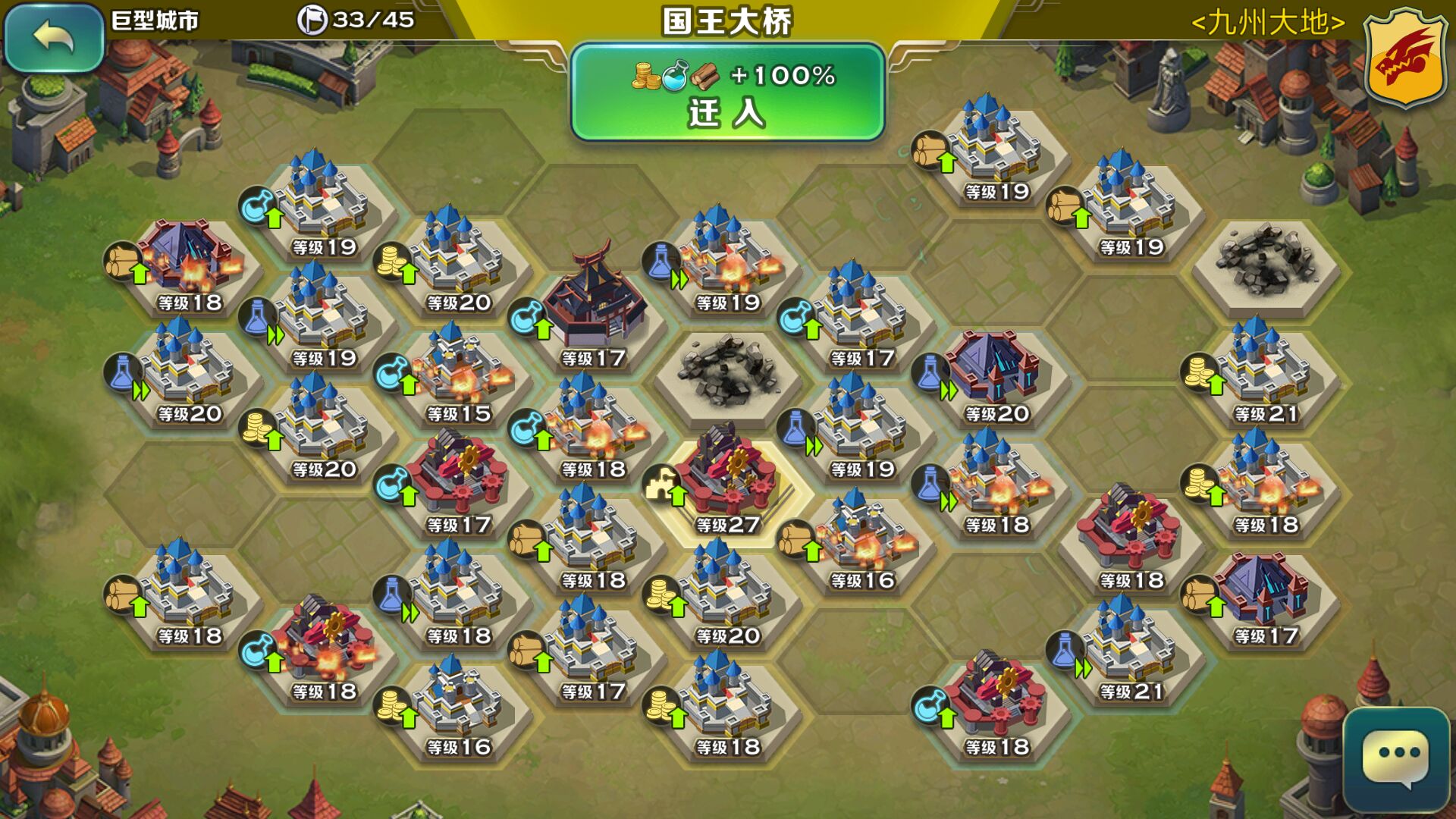Tap the green 迁入 move-in button
This screenshot has width=1456, height=819.
tap(727, 93)
